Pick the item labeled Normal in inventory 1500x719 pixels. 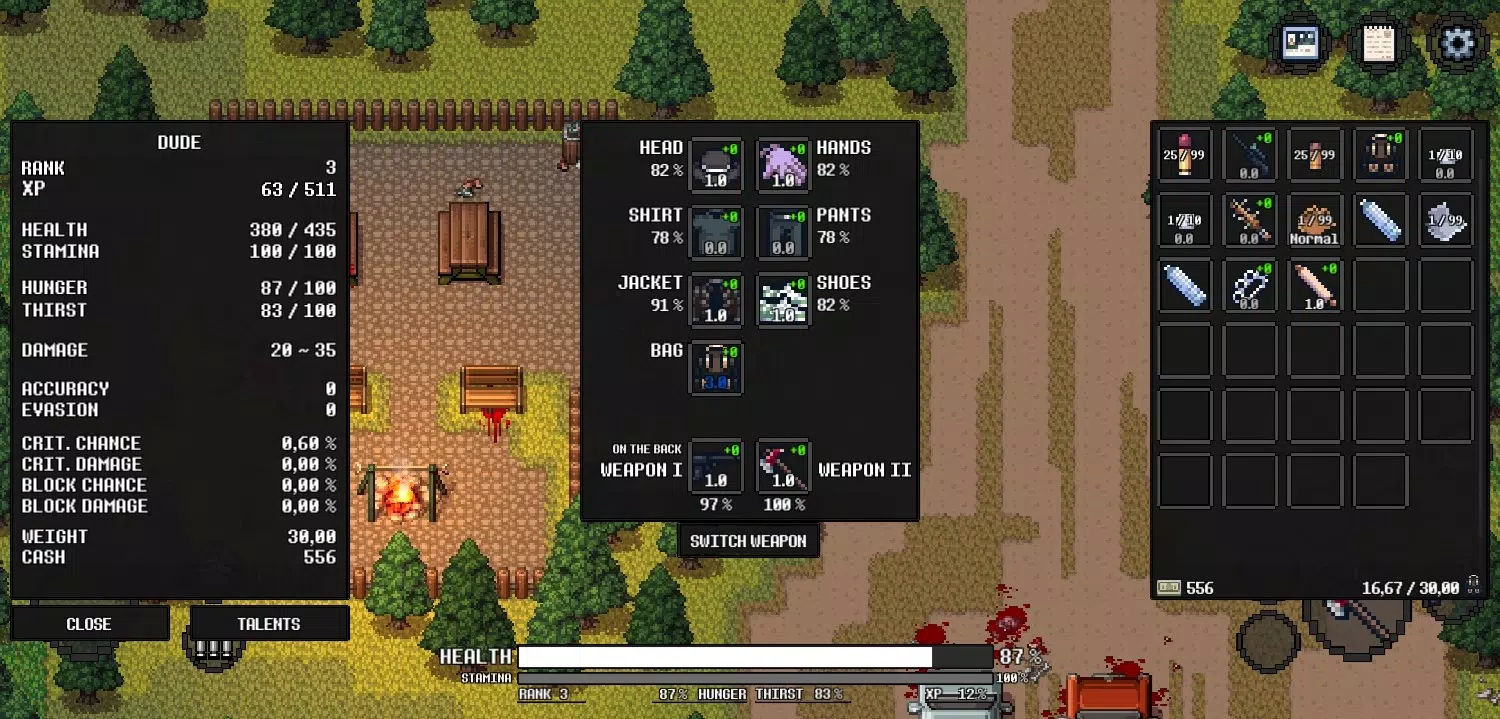1314,219
